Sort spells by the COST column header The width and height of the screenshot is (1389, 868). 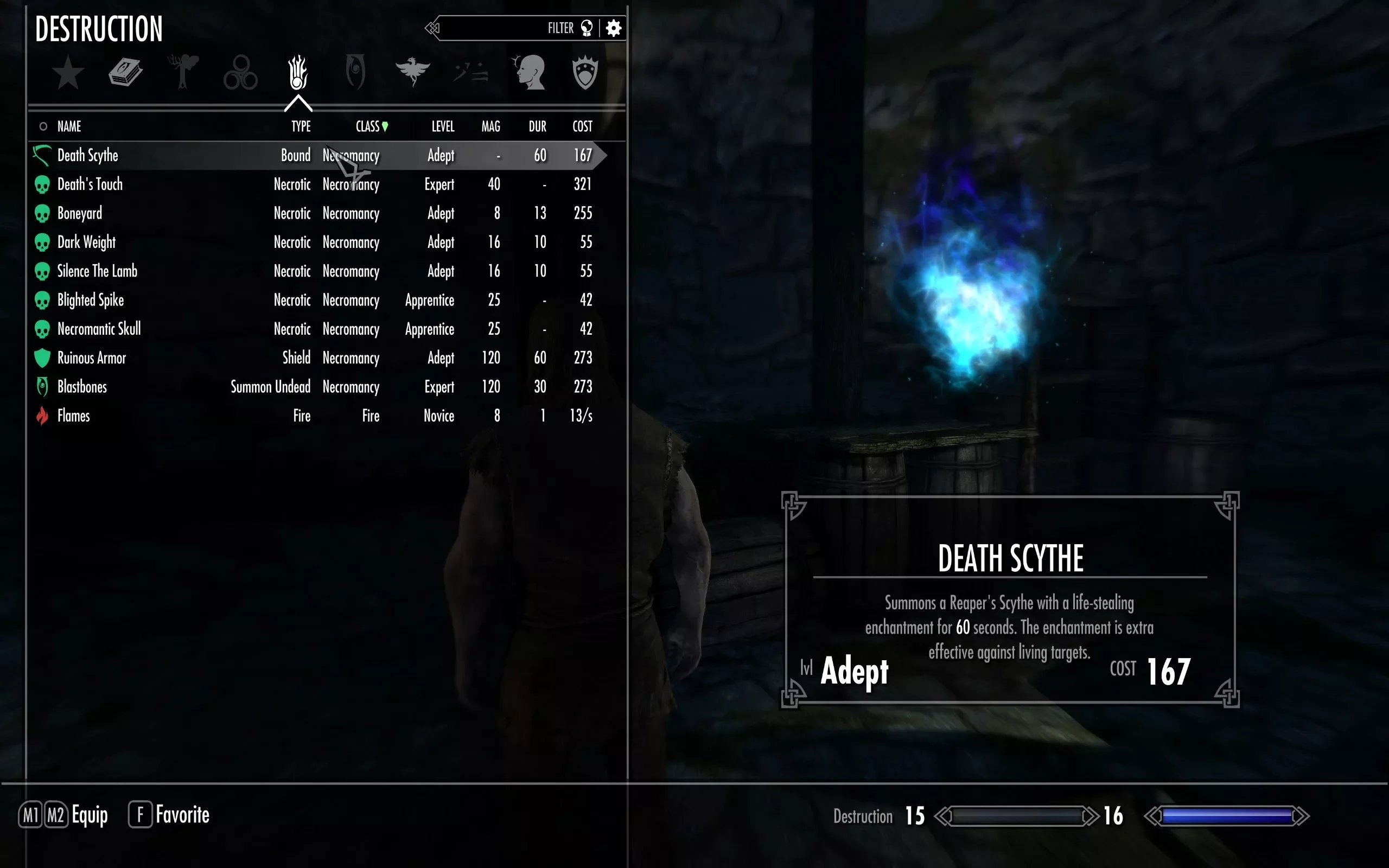582,126
